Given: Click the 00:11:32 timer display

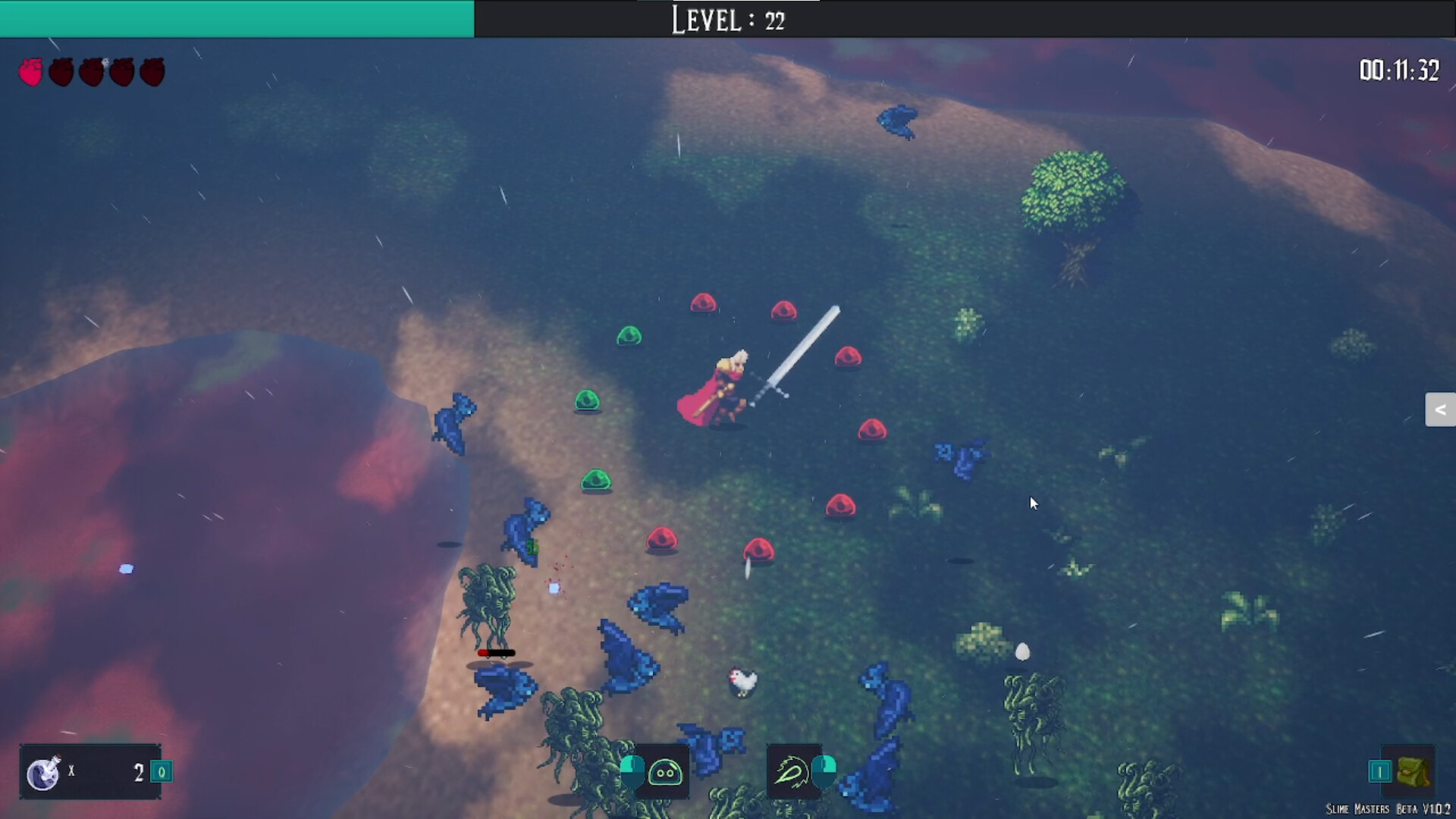Looking at the screenshot, I should coord(1398,71).
